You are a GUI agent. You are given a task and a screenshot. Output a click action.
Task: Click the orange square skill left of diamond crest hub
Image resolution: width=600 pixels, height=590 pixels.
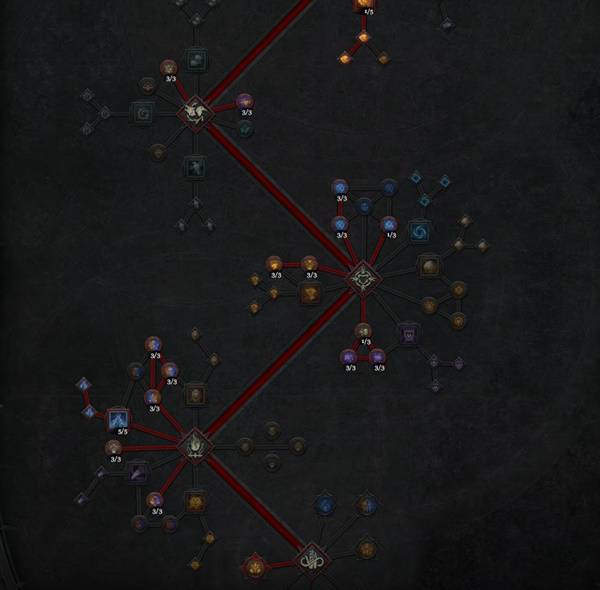[x=309, y=293]
